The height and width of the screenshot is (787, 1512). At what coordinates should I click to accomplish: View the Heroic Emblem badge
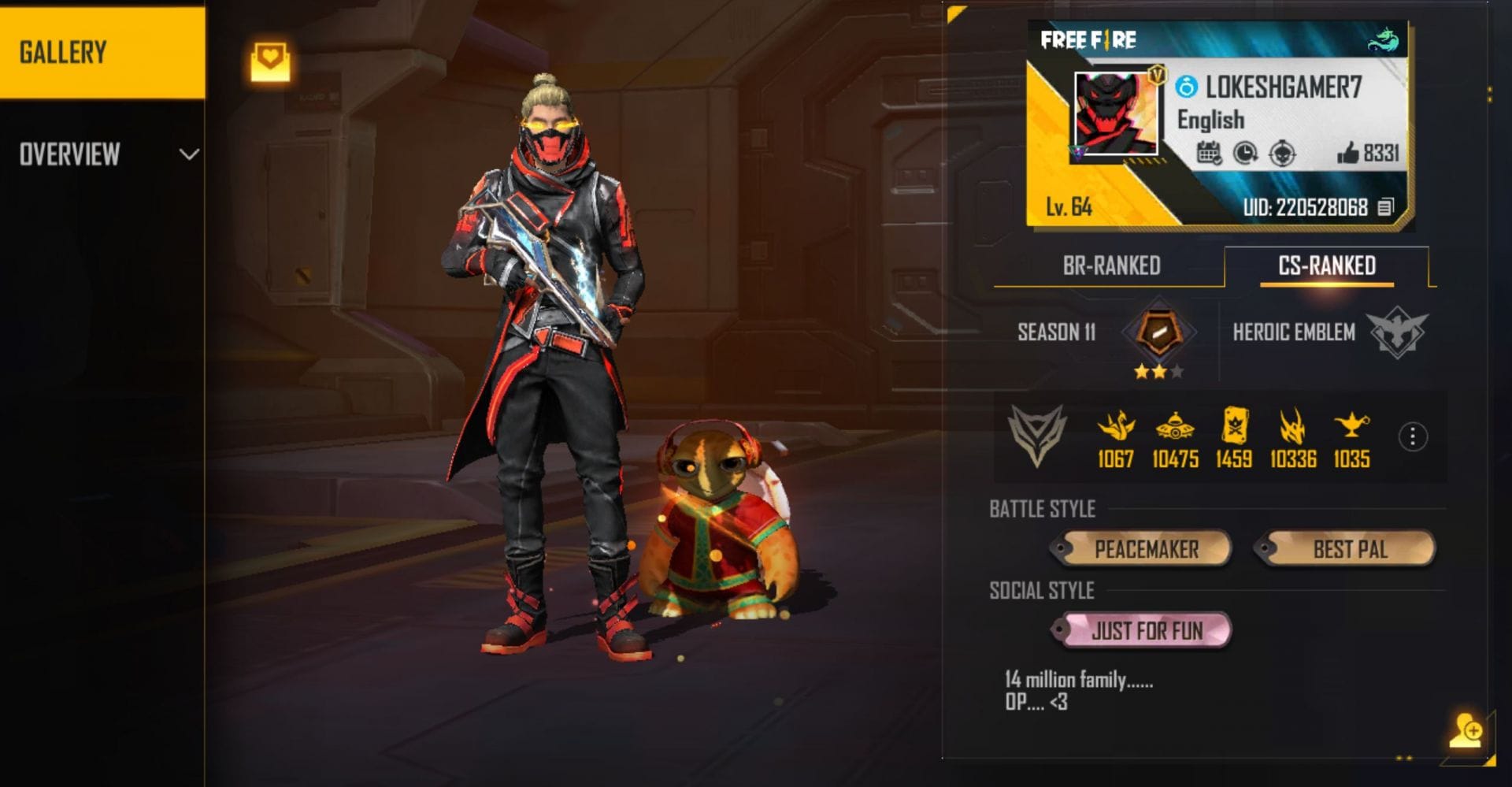[x=1396, y=332]
